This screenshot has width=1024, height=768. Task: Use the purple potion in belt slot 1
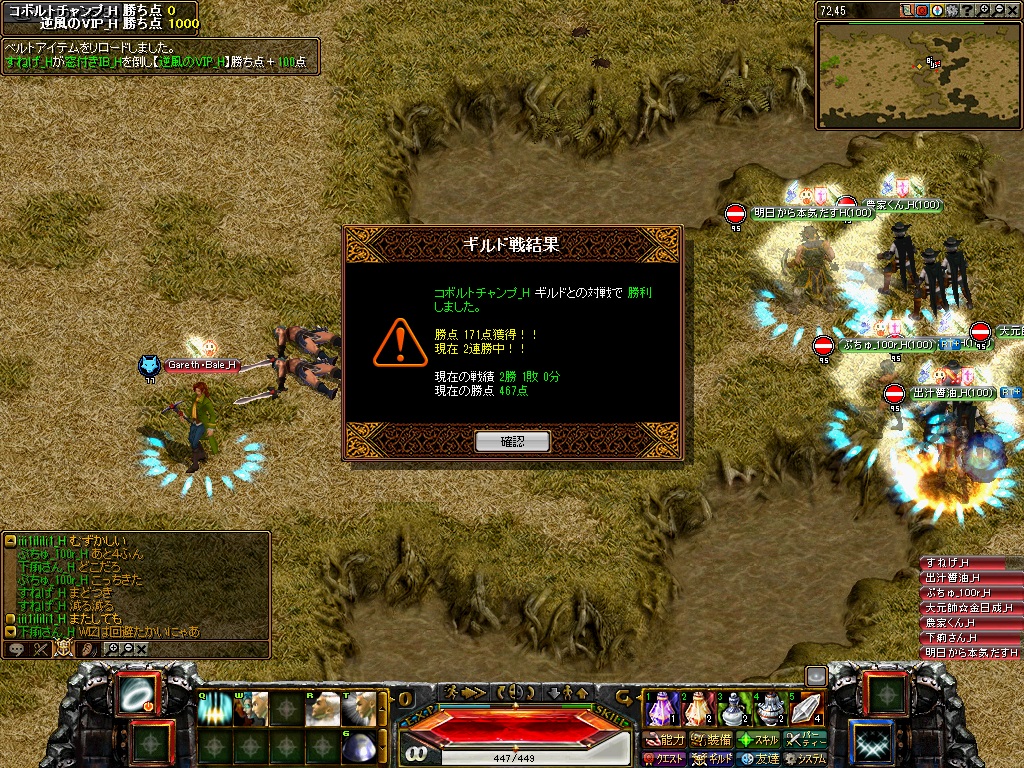point(661,709)
